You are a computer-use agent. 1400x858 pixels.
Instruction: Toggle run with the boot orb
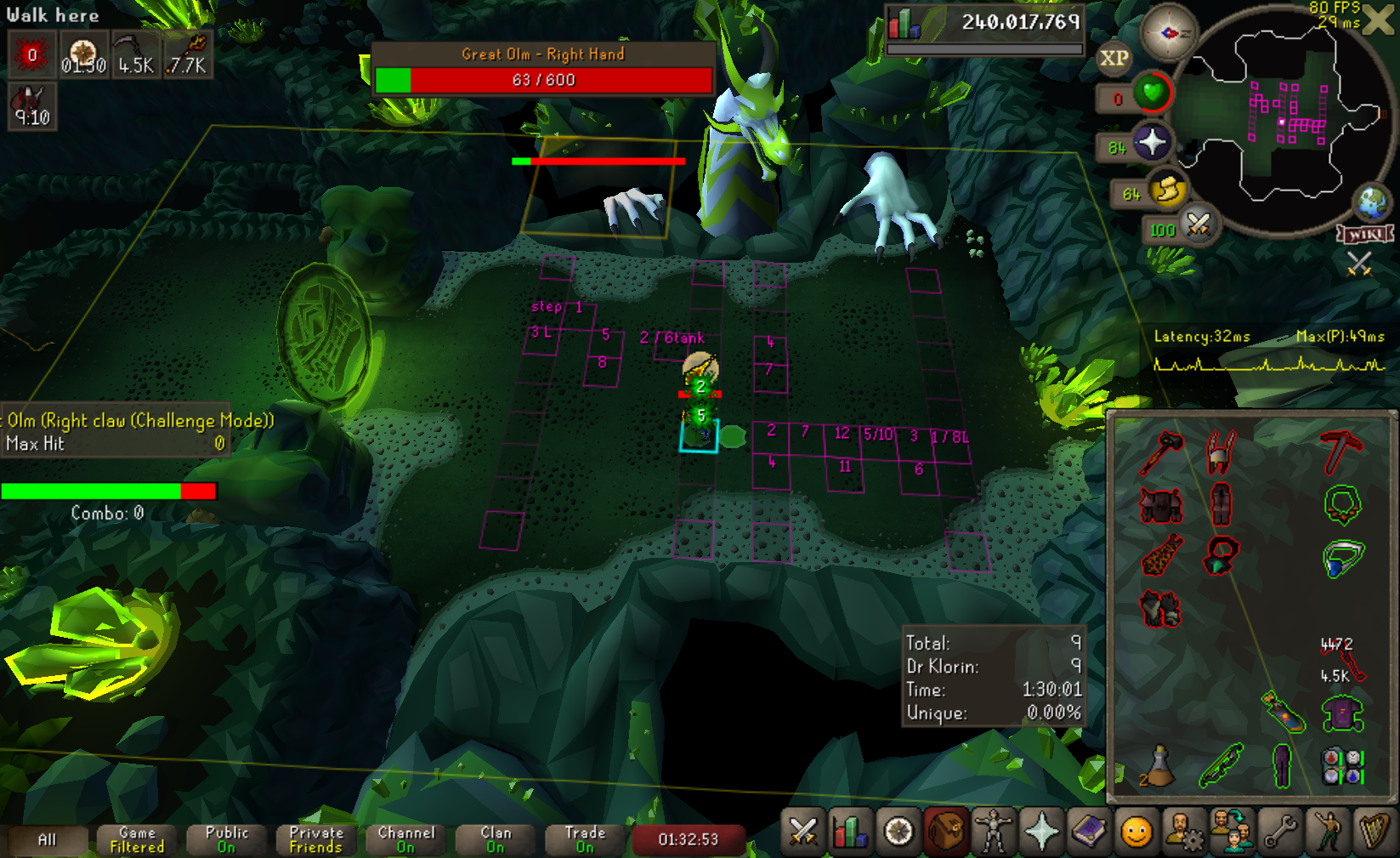[x=1168, y=190]
